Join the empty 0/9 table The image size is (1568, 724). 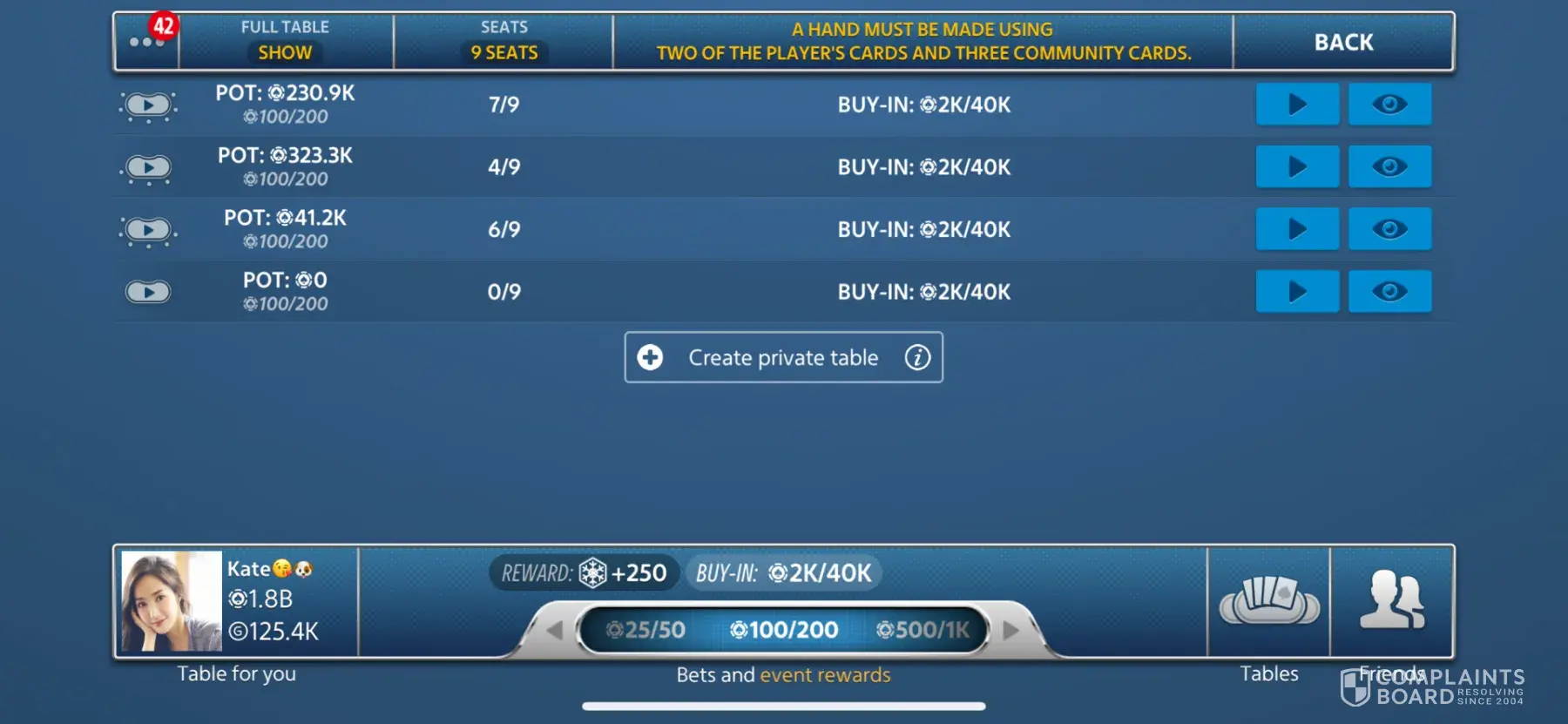[x=1296, y=292]
